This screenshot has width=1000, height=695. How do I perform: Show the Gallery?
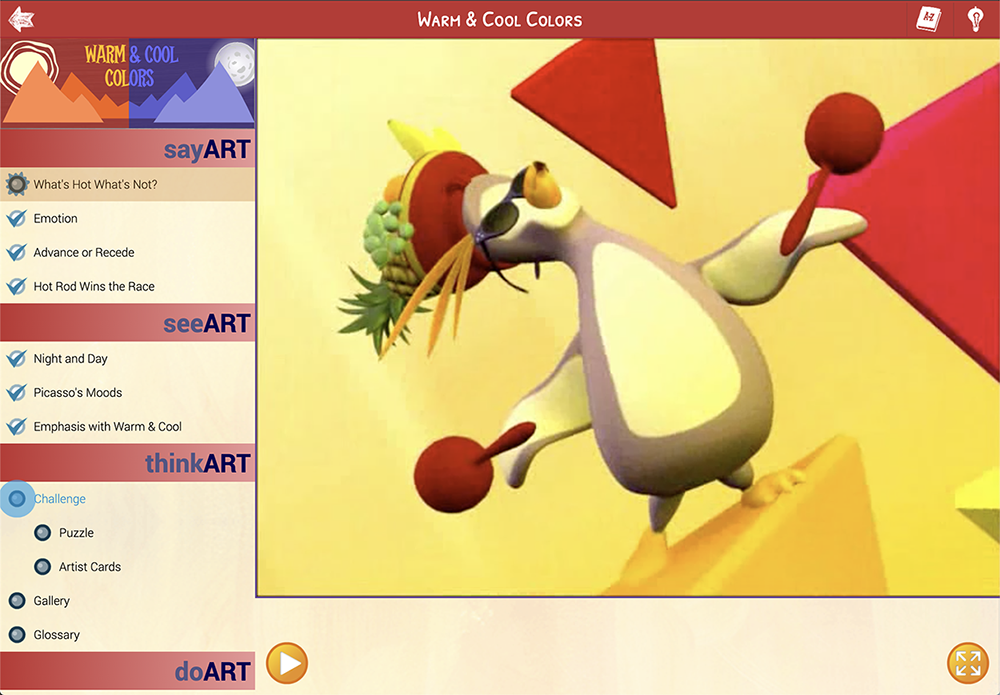51,601
